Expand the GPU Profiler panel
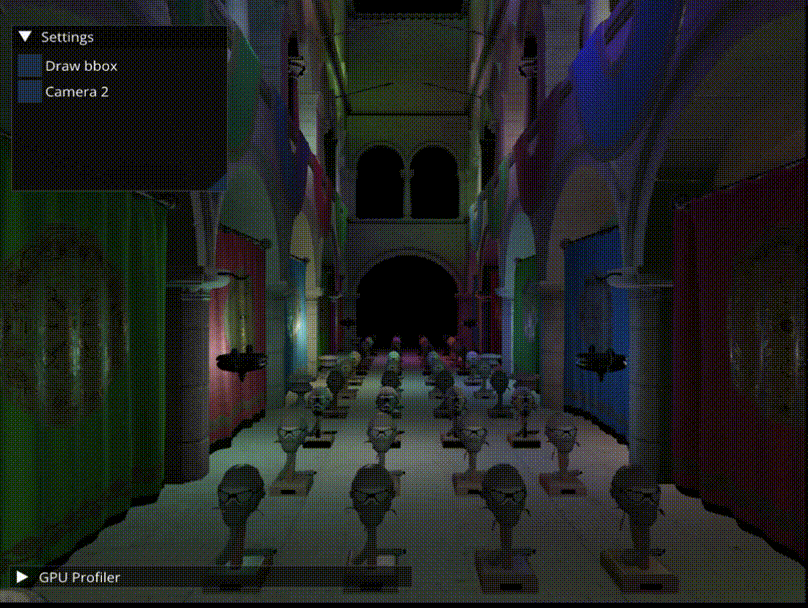 pos(22,577)
